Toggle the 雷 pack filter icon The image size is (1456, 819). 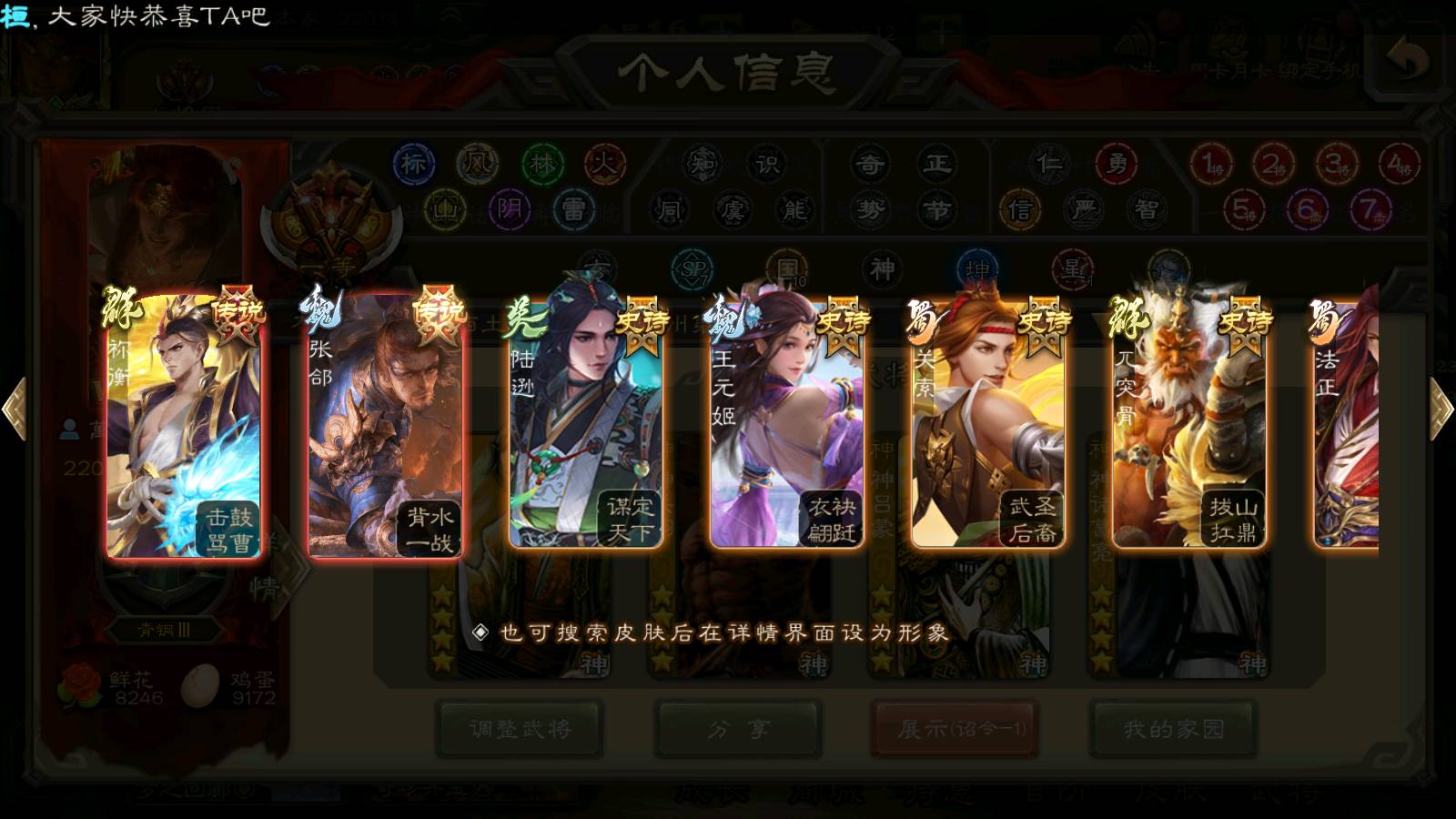[x=573, y=210]
